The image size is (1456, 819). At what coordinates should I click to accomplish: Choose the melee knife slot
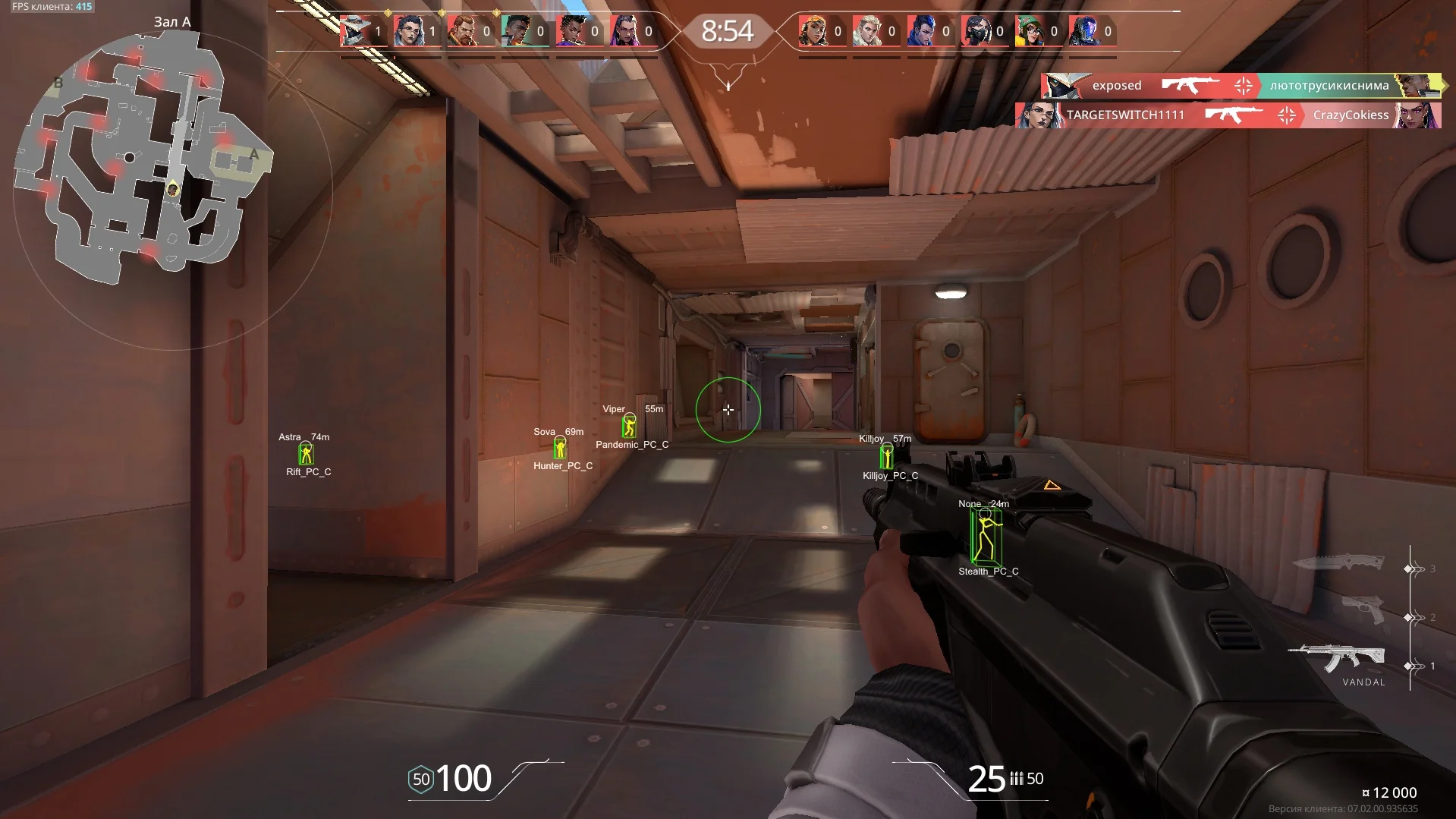pos(1338,564)
